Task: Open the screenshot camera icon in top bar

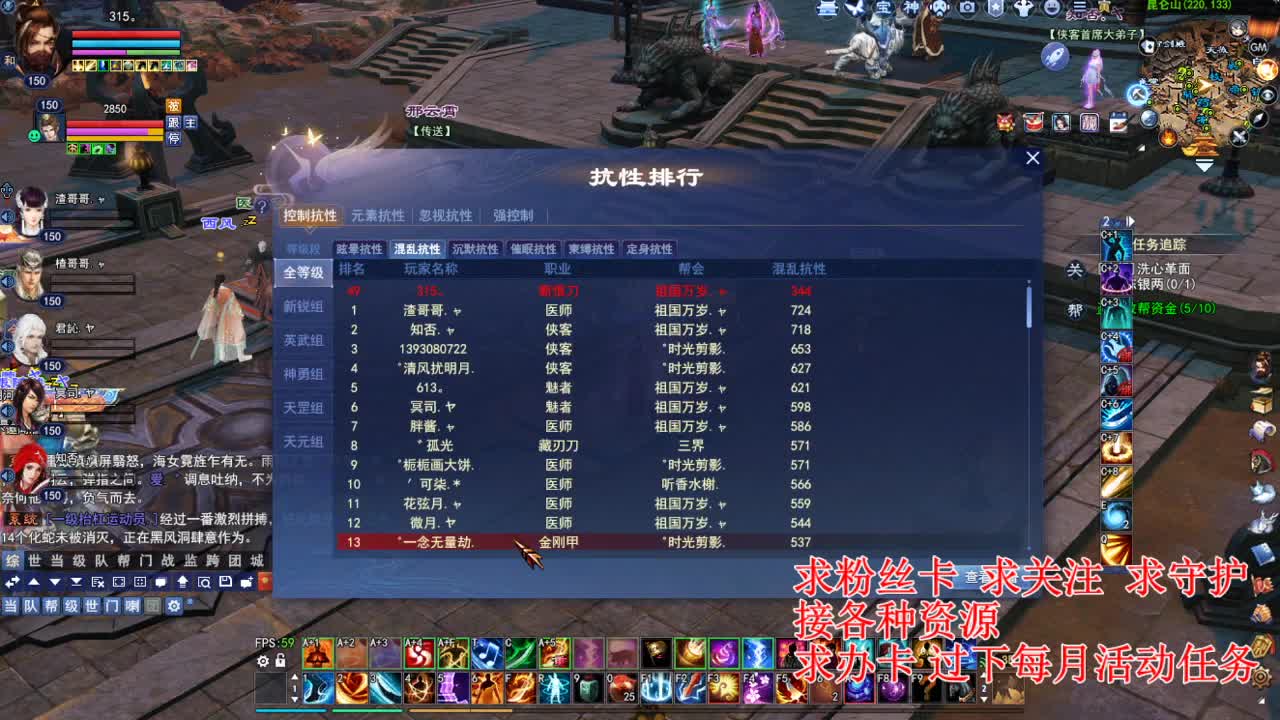Action: [x=965, y=8]
